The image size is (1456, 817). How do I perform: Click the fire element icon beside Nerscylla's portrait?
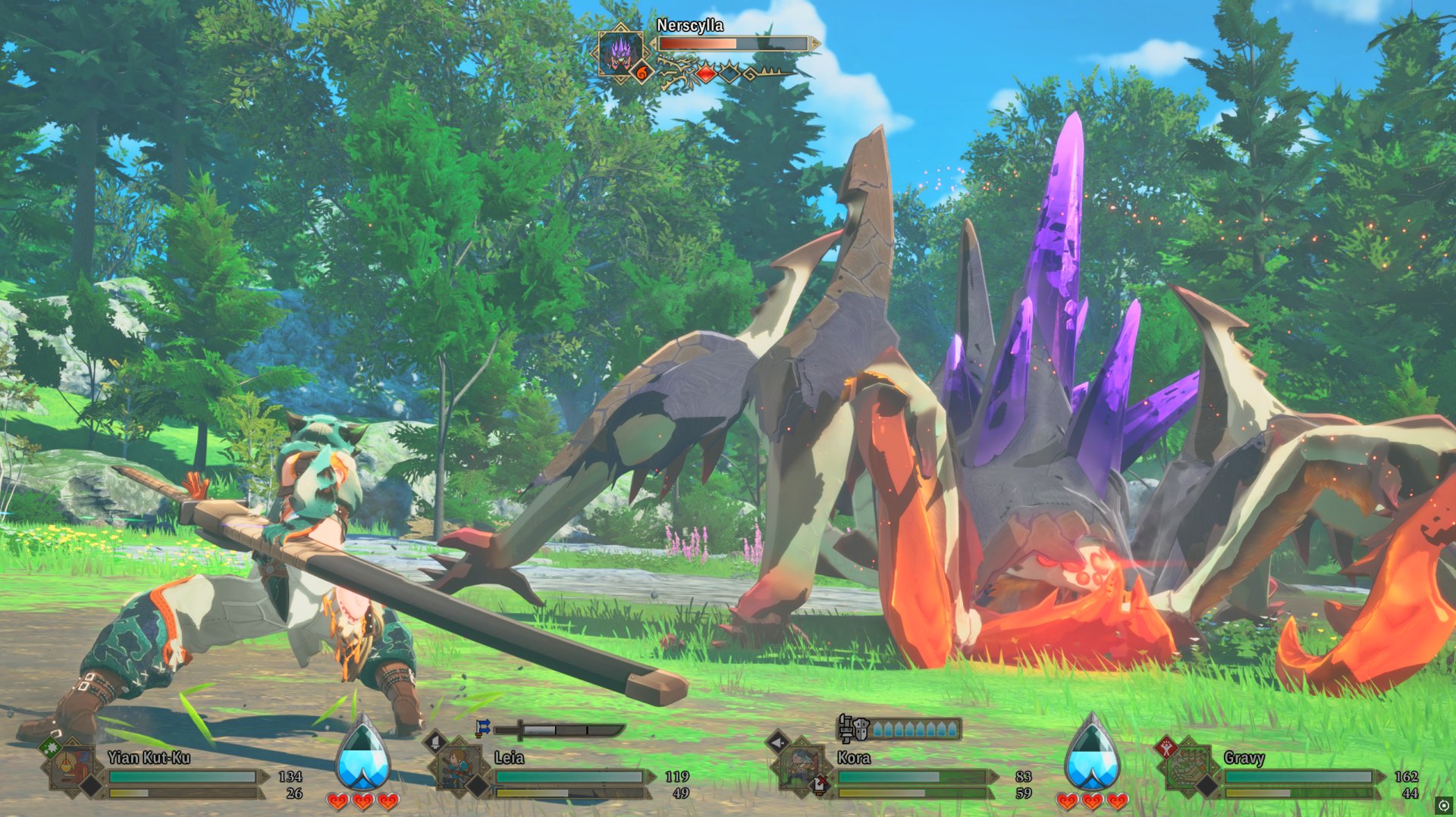click(641, 73)
